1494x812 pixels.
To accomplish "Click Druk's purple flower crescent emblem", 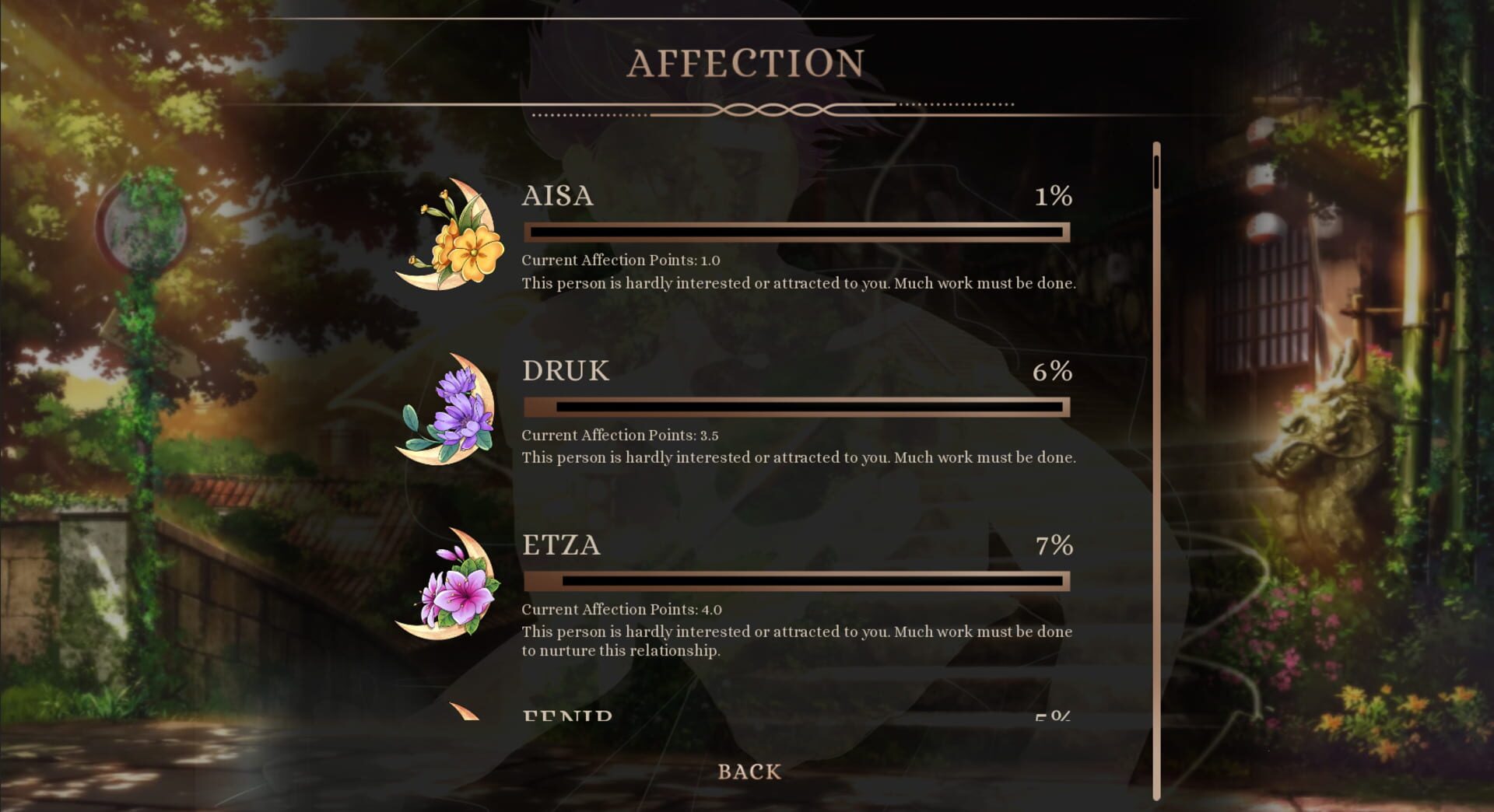I will pos(447,416).
